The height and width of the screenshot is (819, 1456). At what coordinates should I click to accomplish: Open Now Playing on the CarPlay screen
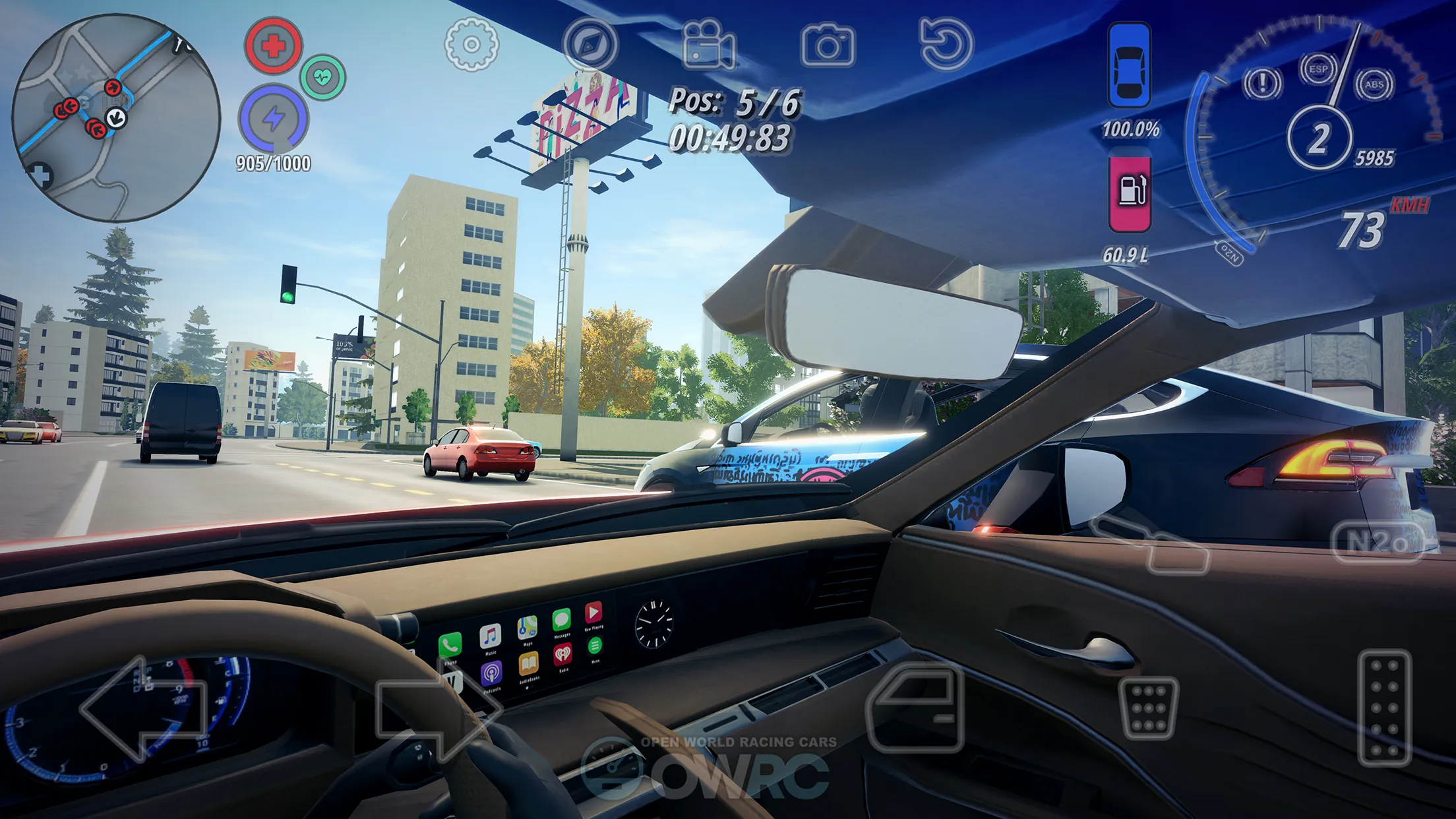tap(593, 613)
